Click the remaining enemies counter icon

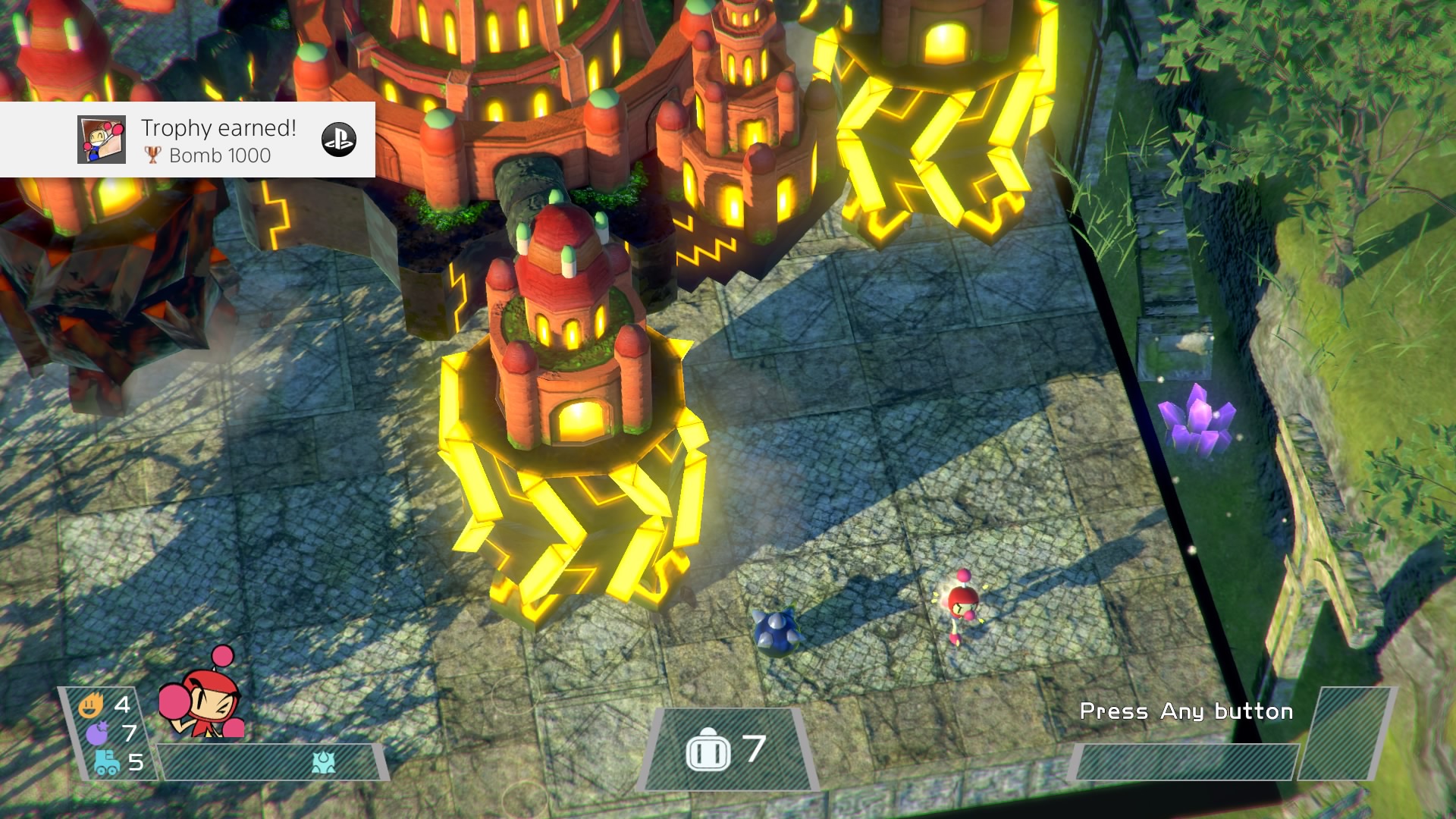[x=708, y=750]
